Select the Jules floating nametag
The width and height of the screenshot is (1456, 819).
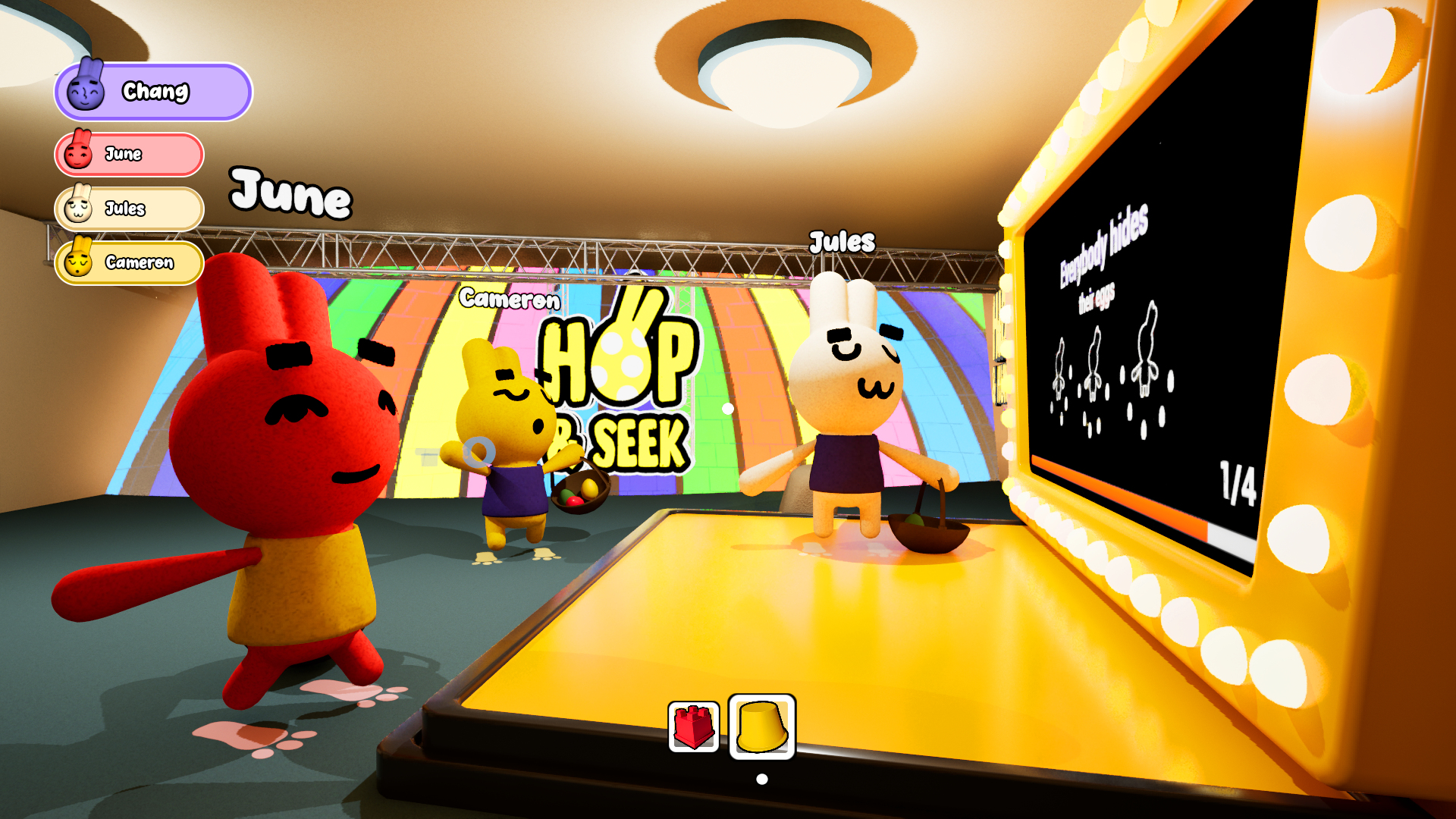coord(843,243)
